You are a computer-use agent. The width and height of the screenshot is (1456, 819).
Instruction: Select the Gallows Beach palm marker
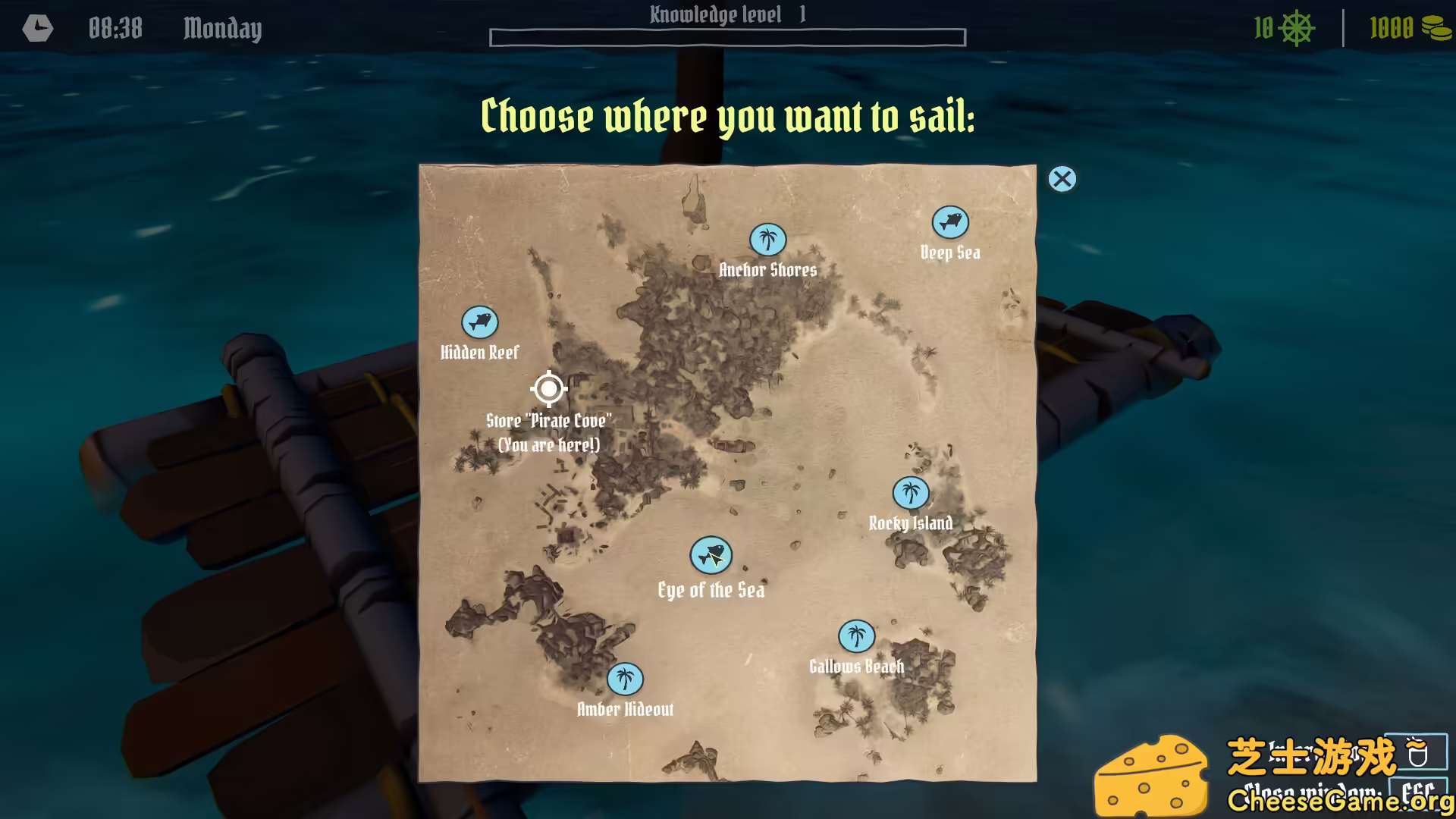pos(855,636)
